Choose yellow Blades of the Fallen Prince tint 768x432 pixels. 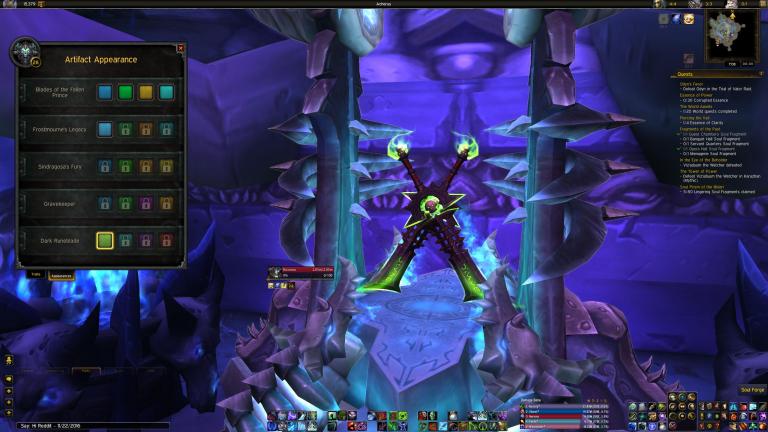[x=145, y=92]
